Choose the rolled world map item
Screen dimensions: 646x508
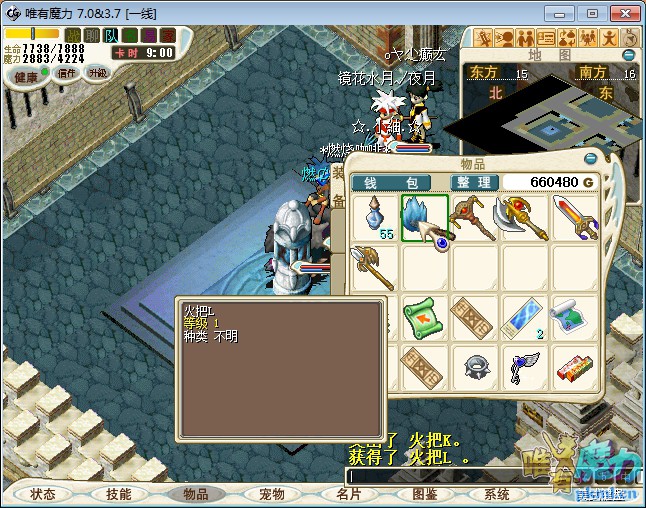(x=574, y=318)
